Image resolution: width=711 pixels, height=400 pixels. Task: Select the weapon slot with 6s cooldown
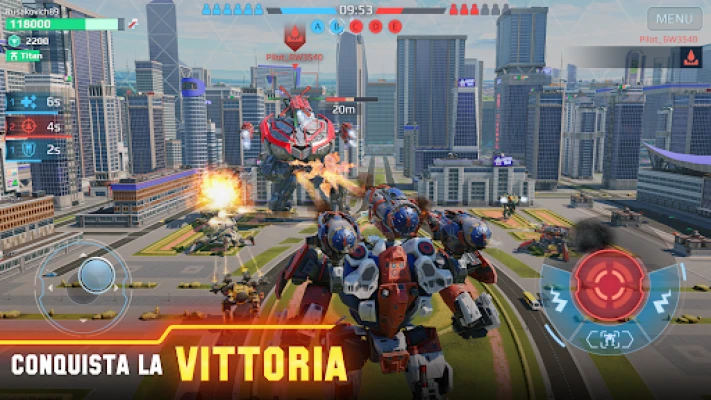click(x=33, y=102)
